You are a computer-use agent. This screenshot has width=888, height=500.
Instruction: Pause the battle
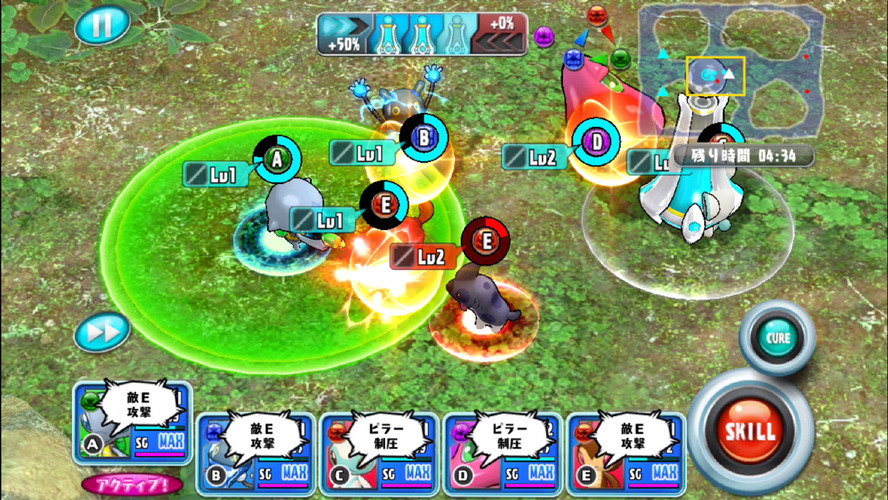102,25
